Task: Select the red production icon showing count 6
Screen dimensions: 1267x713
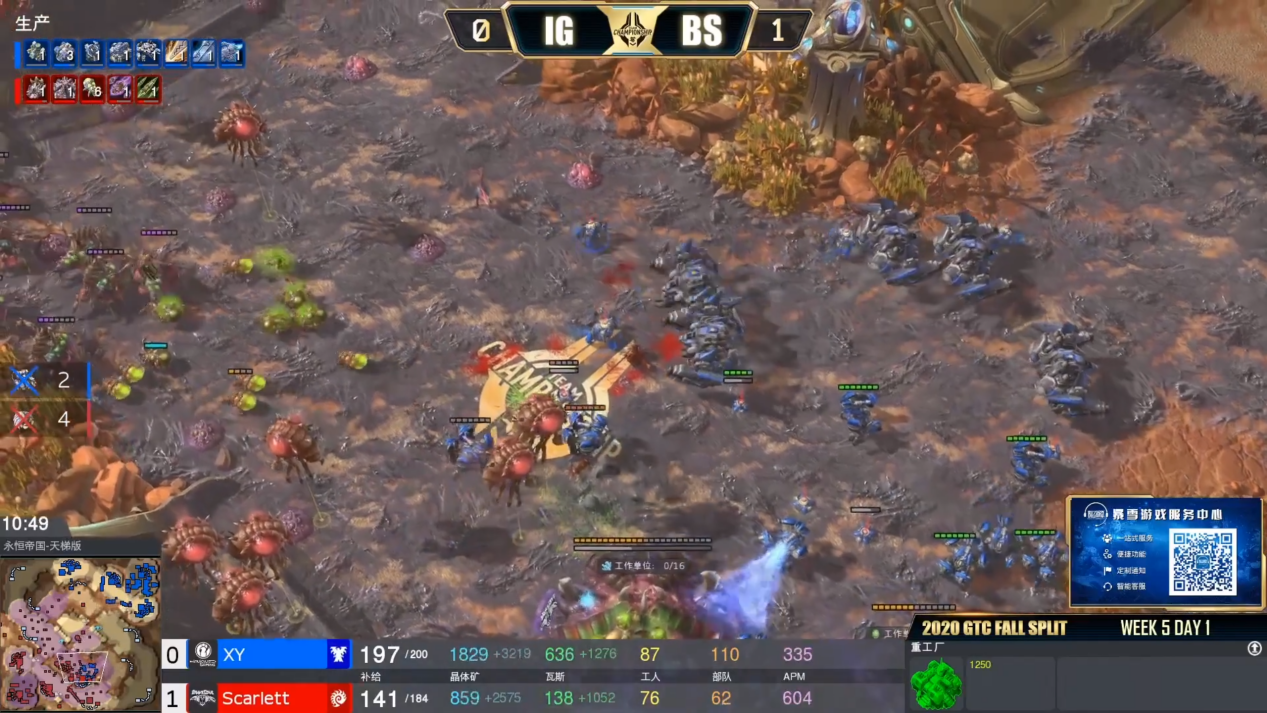Action: click(92, 90)
